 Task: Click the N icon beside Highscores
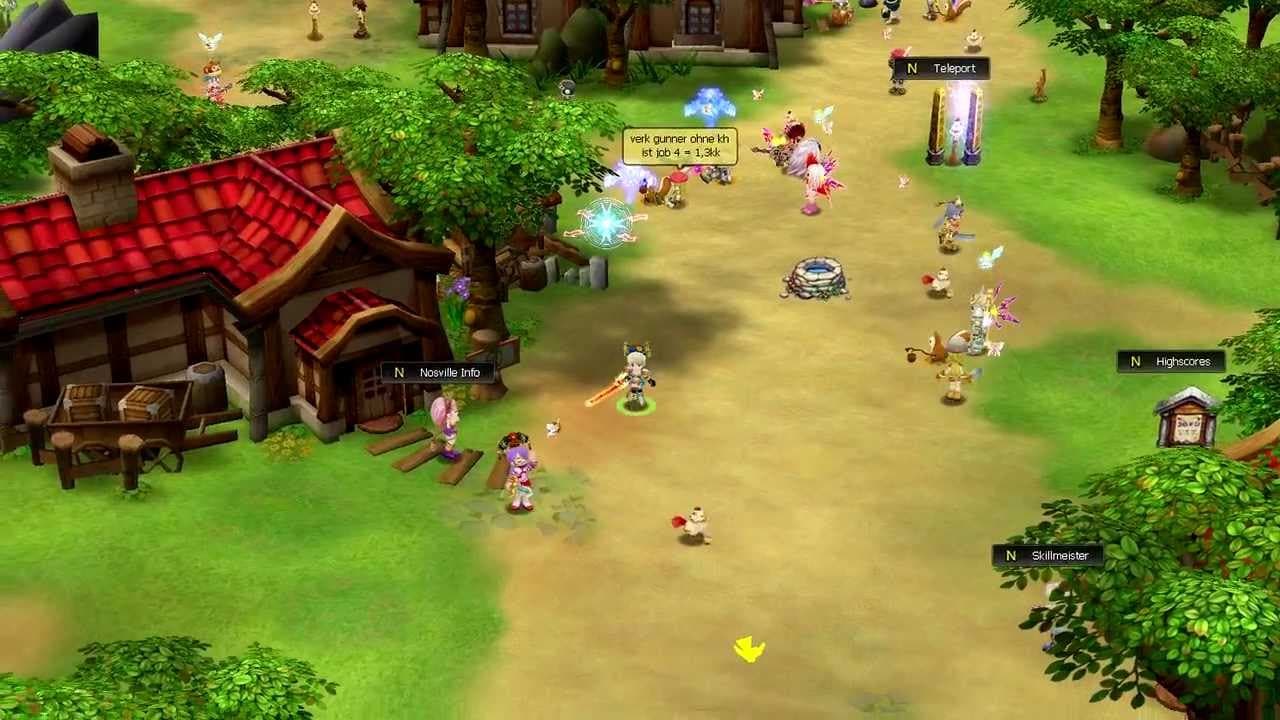tap(1135, 362)
